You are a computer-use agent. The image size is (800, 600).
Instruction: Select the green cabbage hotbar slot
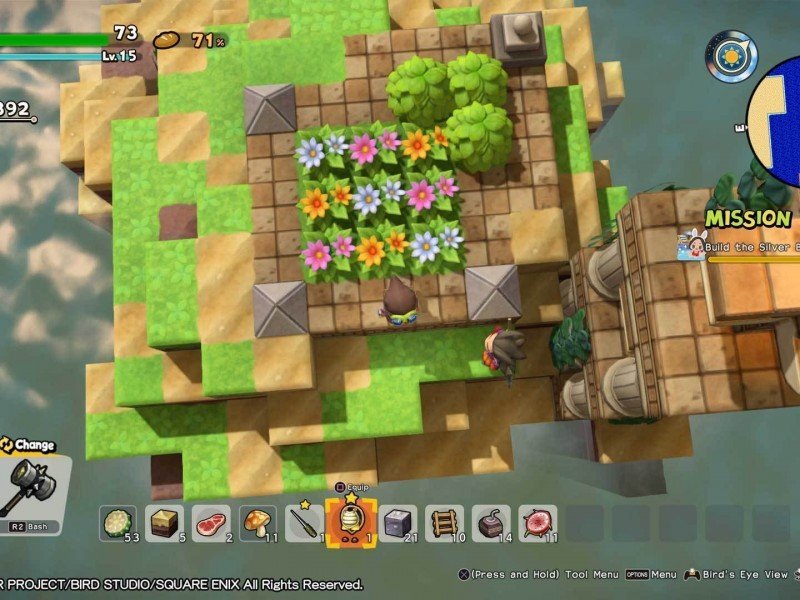click(118, 523)
